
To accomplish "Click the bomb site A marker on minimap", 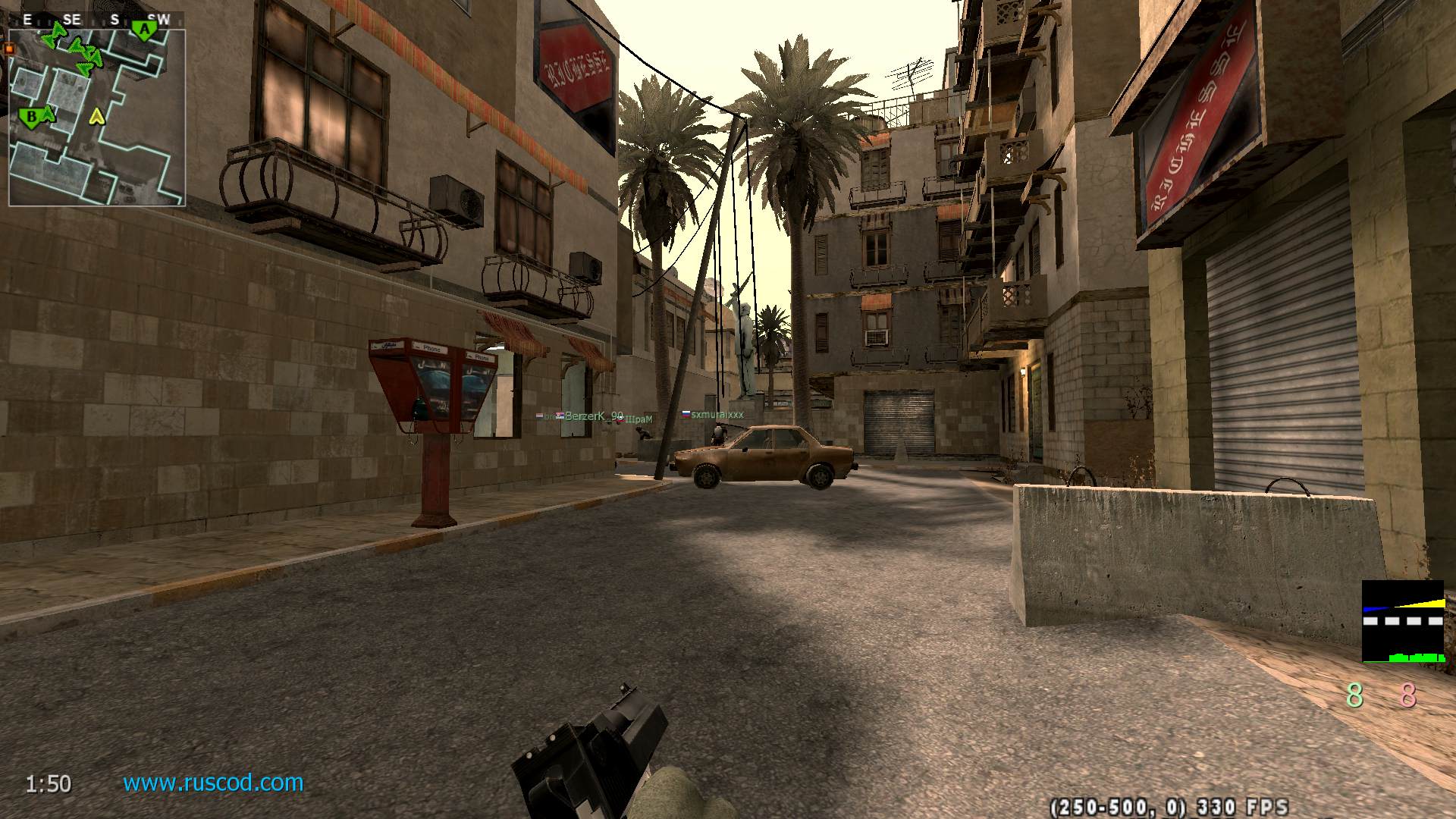I will [143, 30].
